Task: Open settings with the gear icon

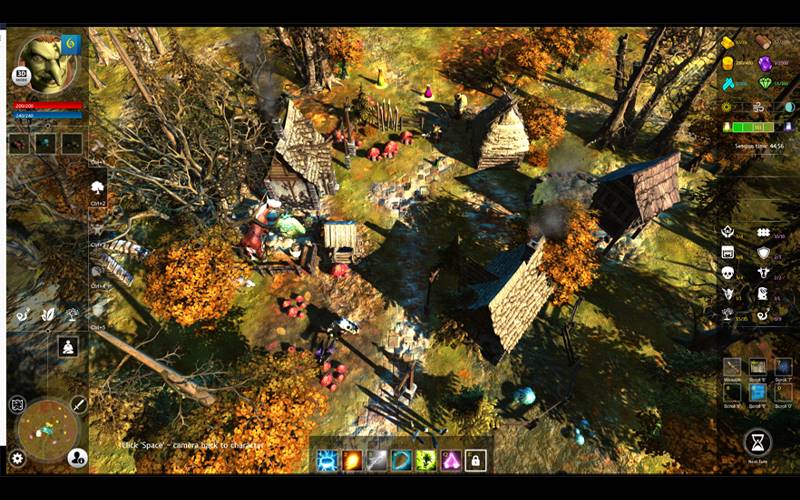Action: 17,458
